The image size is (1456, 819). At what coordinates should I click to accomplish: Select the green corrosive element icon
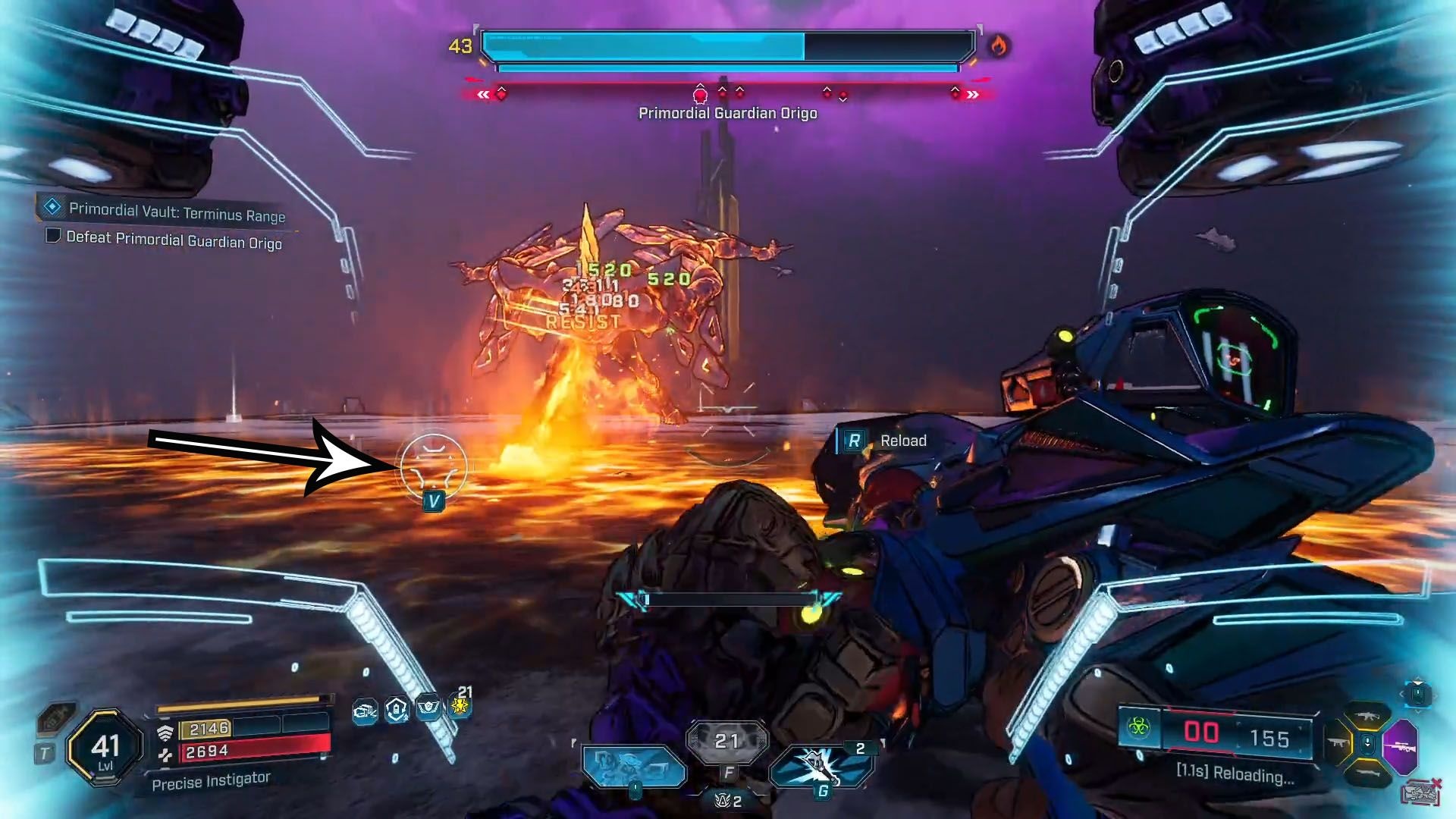[1138, 729]
